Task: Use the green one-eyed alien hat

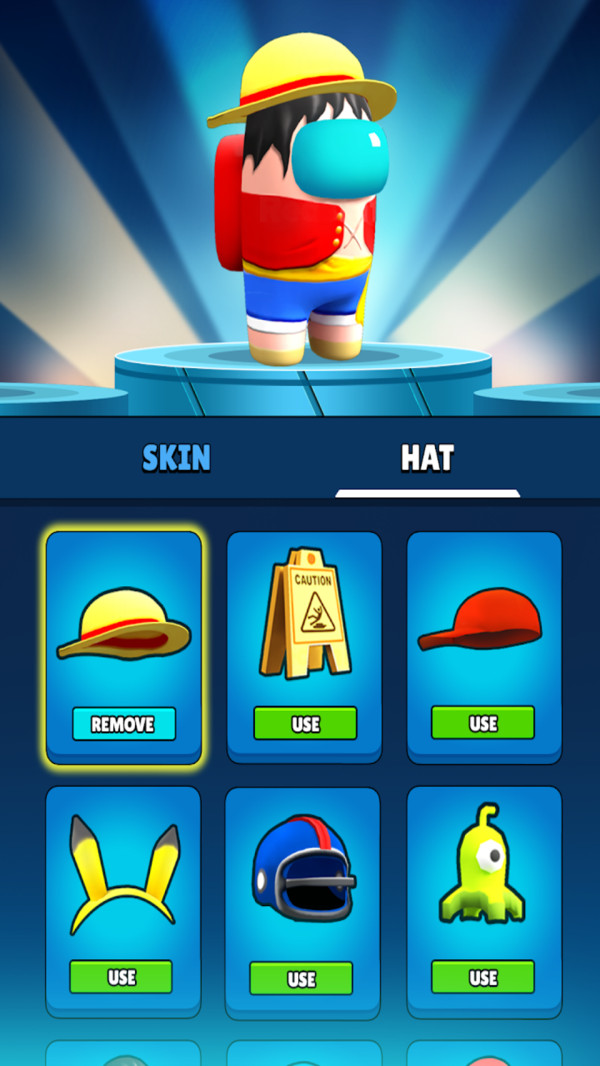Action: coord(483,977)
